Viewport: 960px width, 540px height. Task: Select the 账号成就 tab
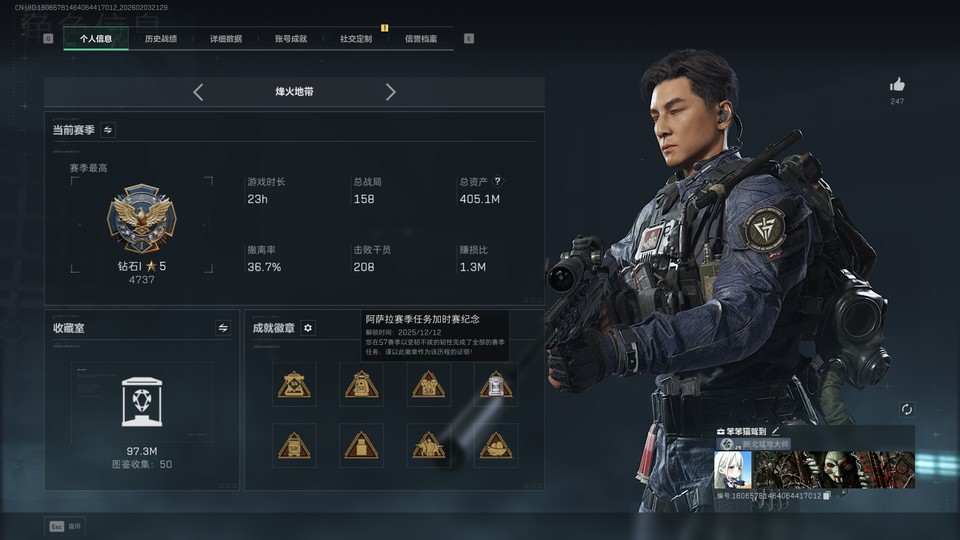pyautogui.click(x=291, y=39)
